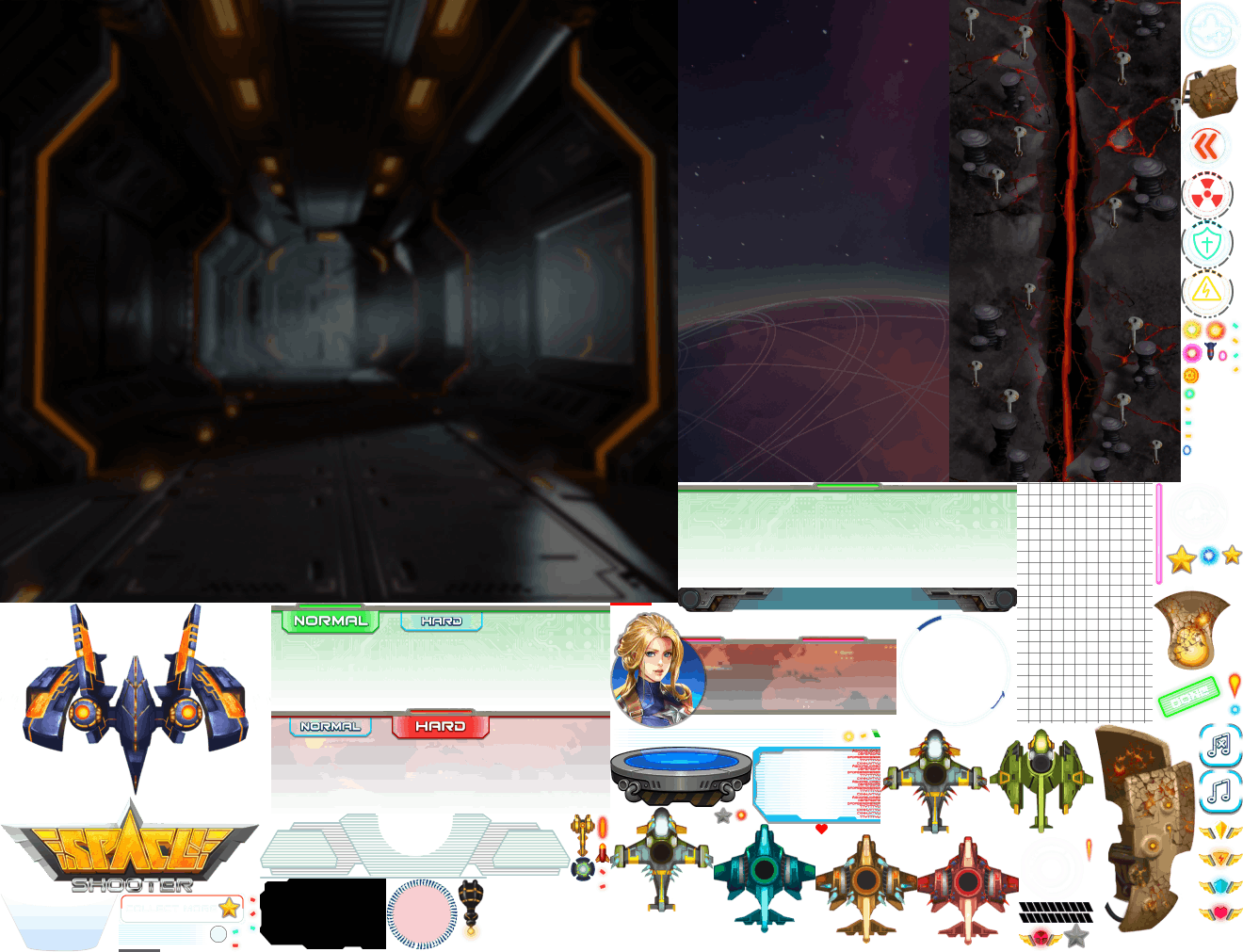The height and width of the screenshot is (952, 1243).
Task: Select the winged yellow gem badge
Action: 1220,830
